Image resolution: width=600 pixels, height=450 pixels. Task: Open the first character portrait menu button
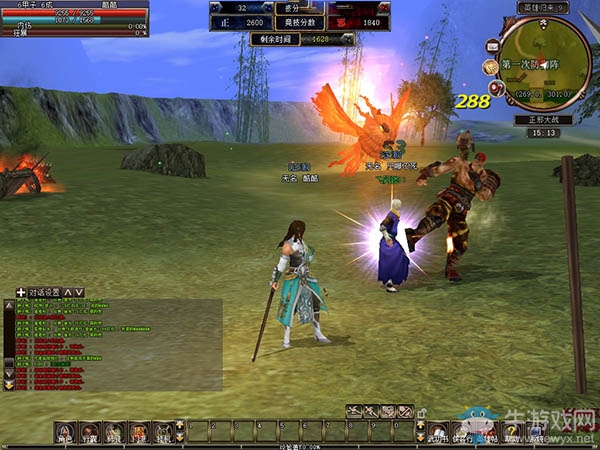click(65, 432)
